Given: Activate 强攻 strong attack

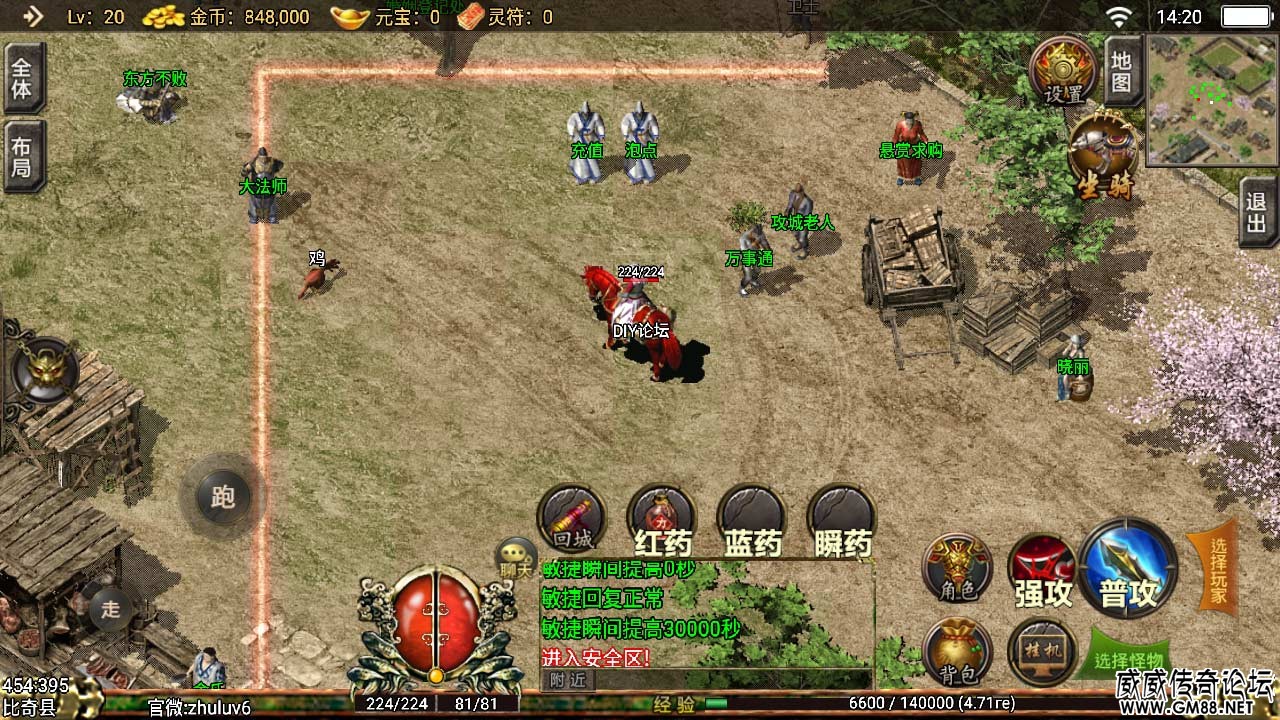Looking at the screenshot, I should coord(1042,572).
